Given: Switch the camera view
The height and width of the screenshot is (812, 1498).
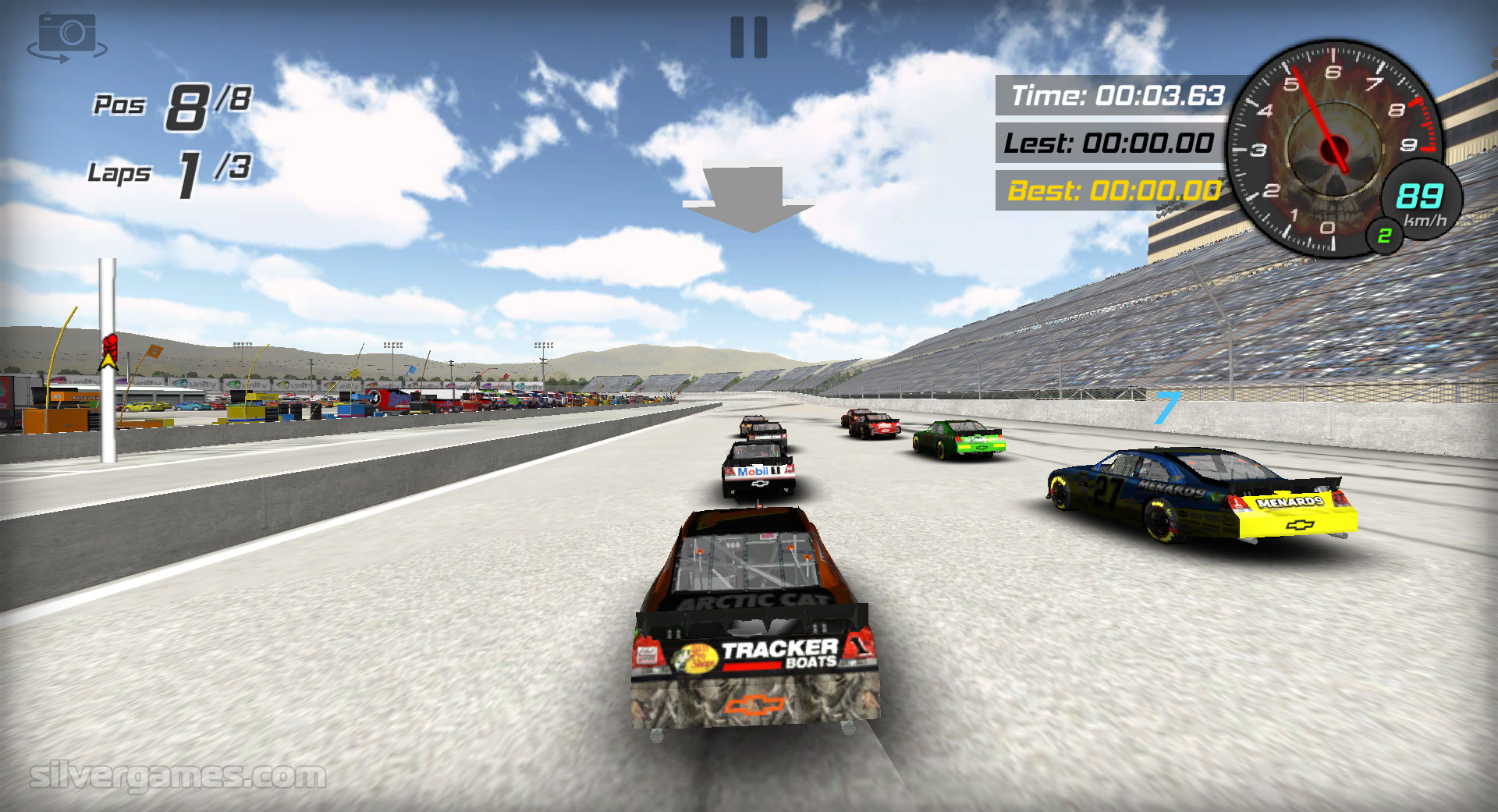Looking at the screenshot, I should tap(67, 36).
